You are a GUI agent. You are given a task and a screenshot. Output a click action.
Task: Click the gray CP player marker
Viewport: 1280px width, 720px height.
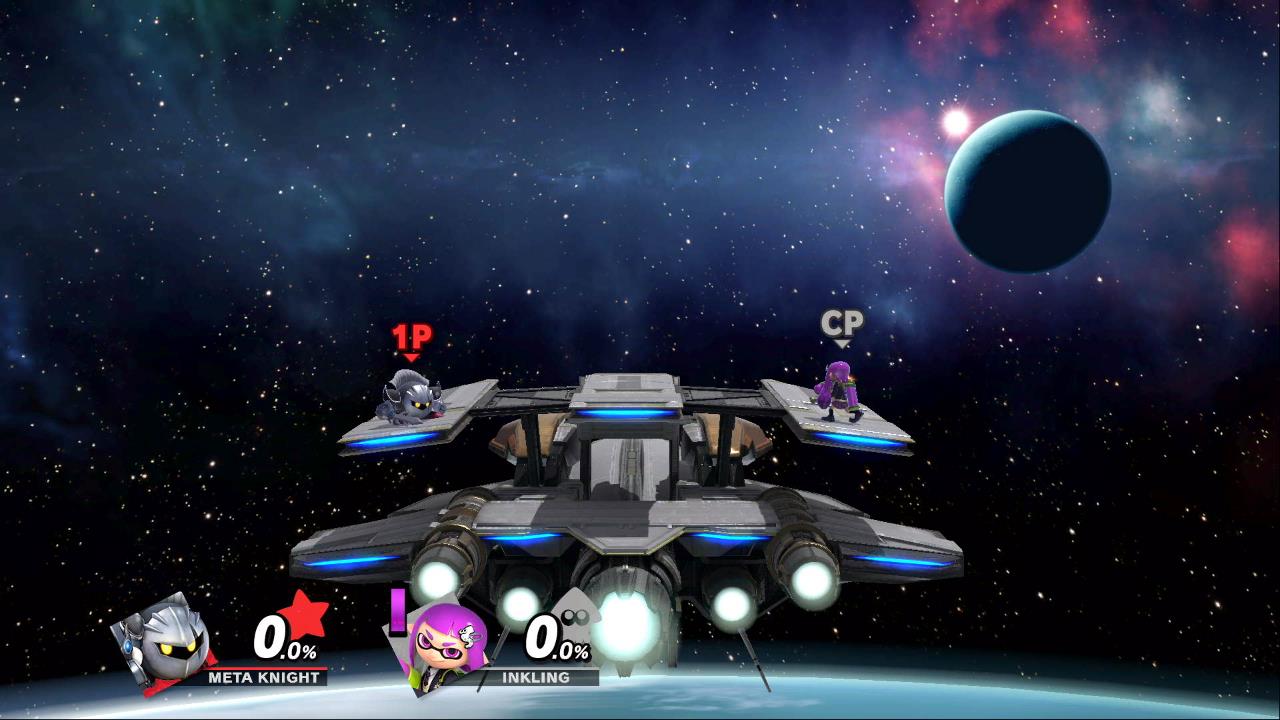[x=841, y=326]
